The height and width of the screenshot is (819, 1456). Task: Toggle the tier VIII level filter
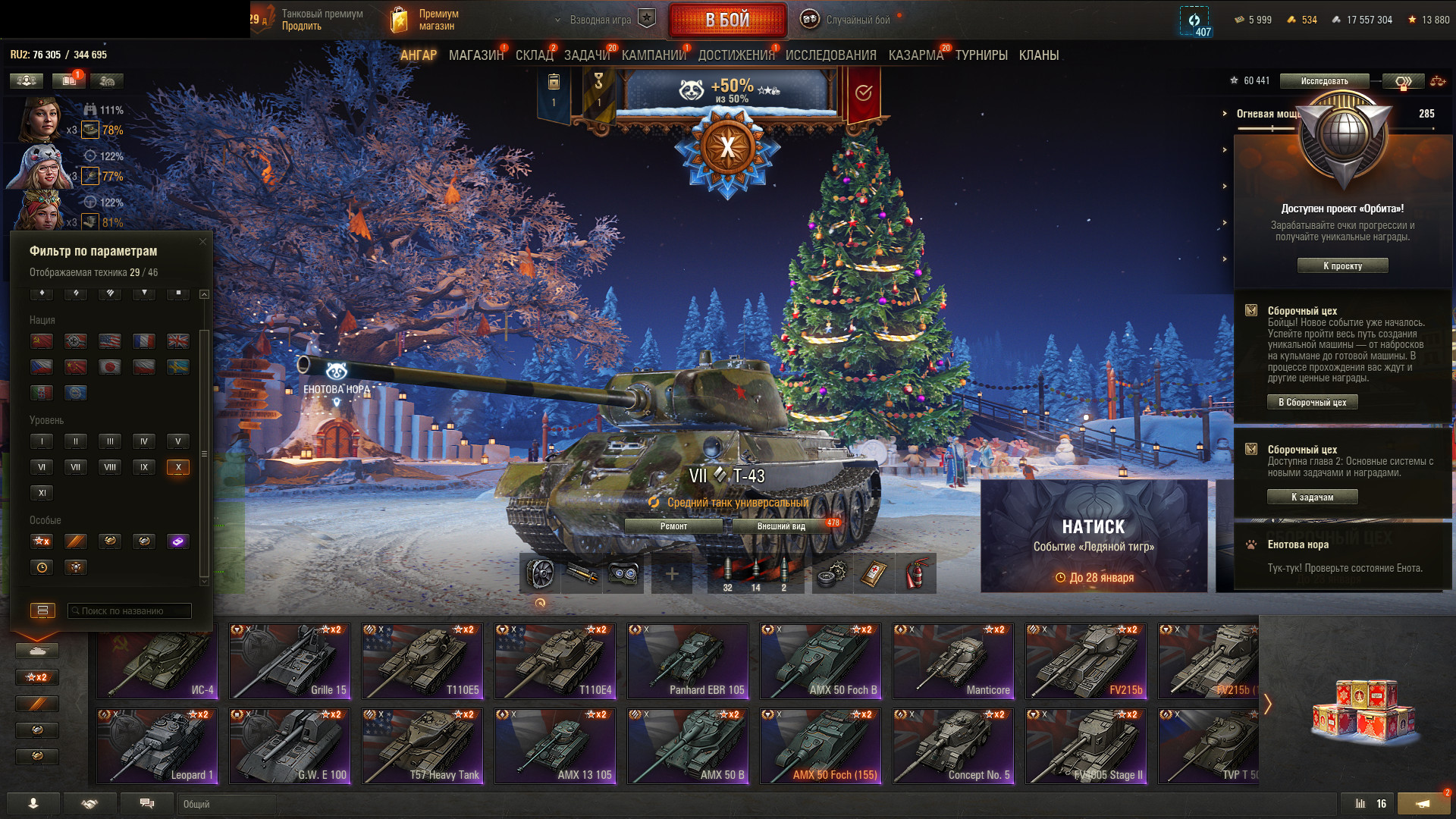point(110,467)
